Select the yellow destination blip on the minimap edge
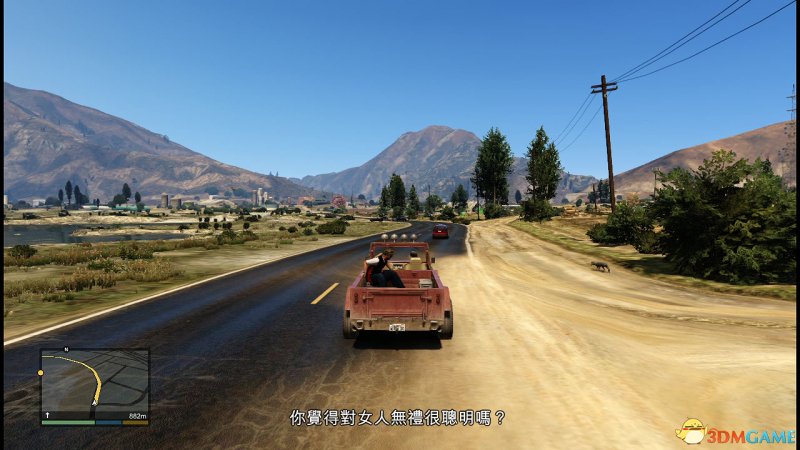The image size is (800, 450). point(41,372)
